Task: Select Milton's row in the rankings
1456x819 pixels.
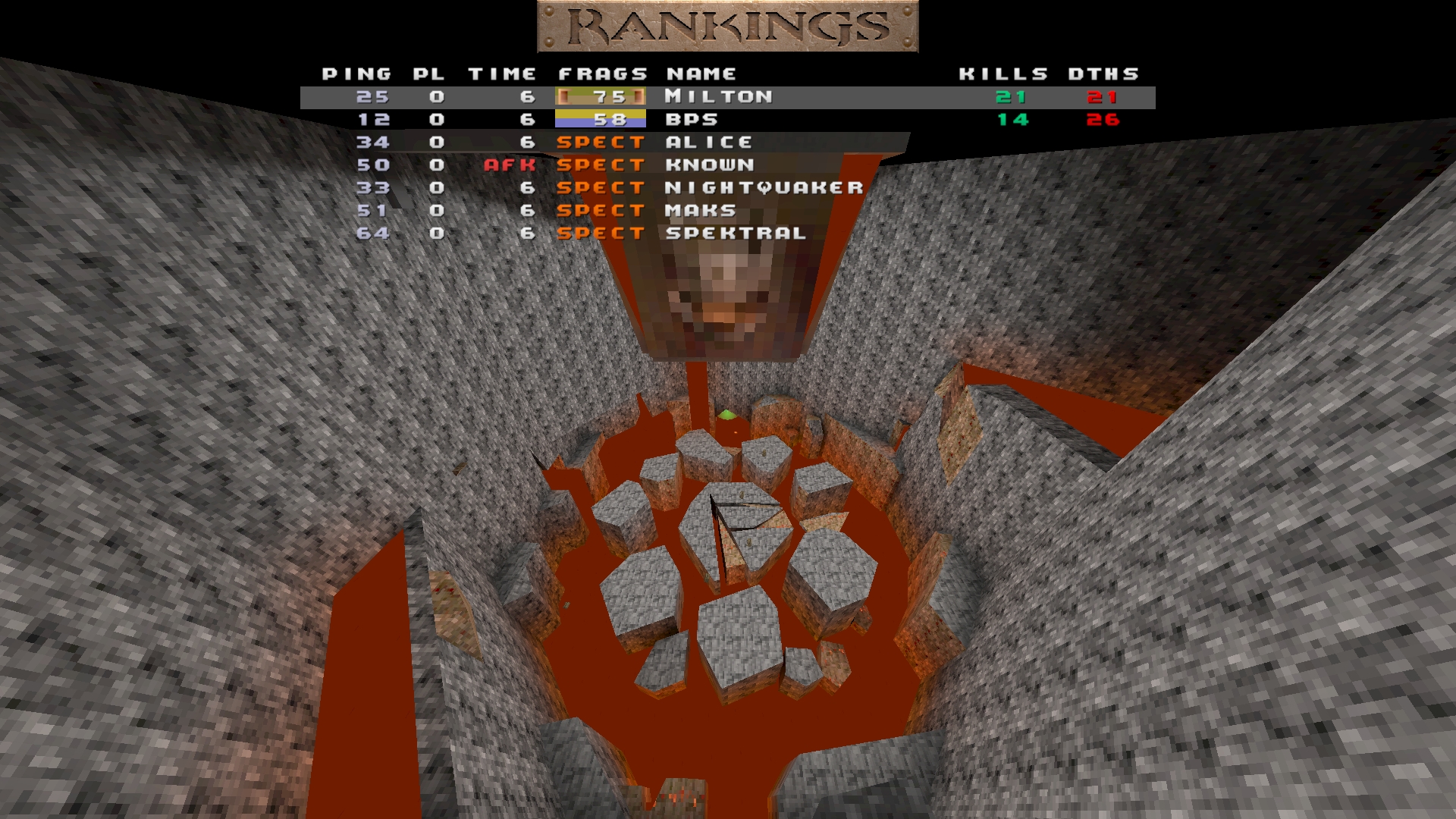Action: click(x=718, y=97)
